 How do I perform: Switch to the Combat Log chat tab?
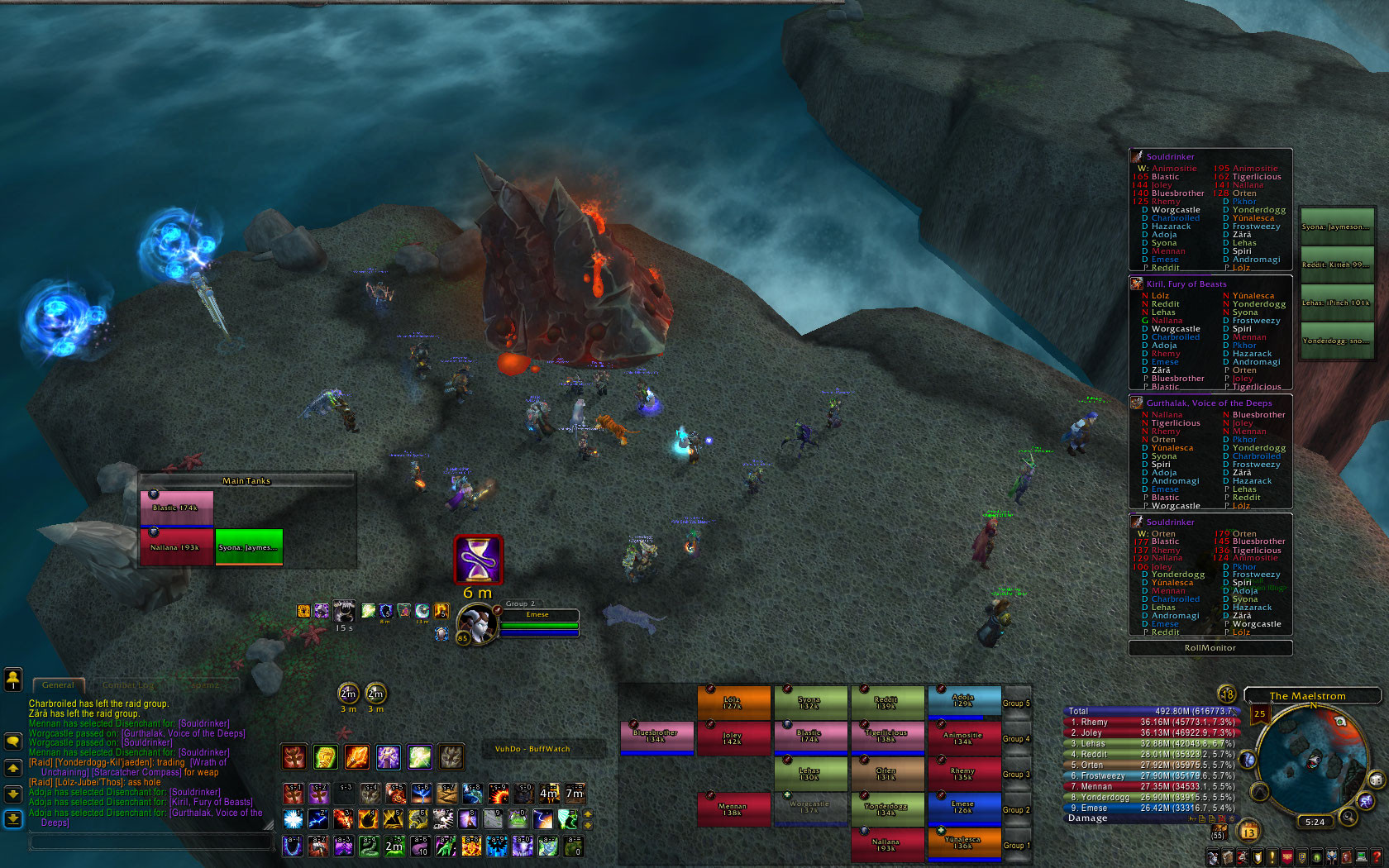coord(128,685)
